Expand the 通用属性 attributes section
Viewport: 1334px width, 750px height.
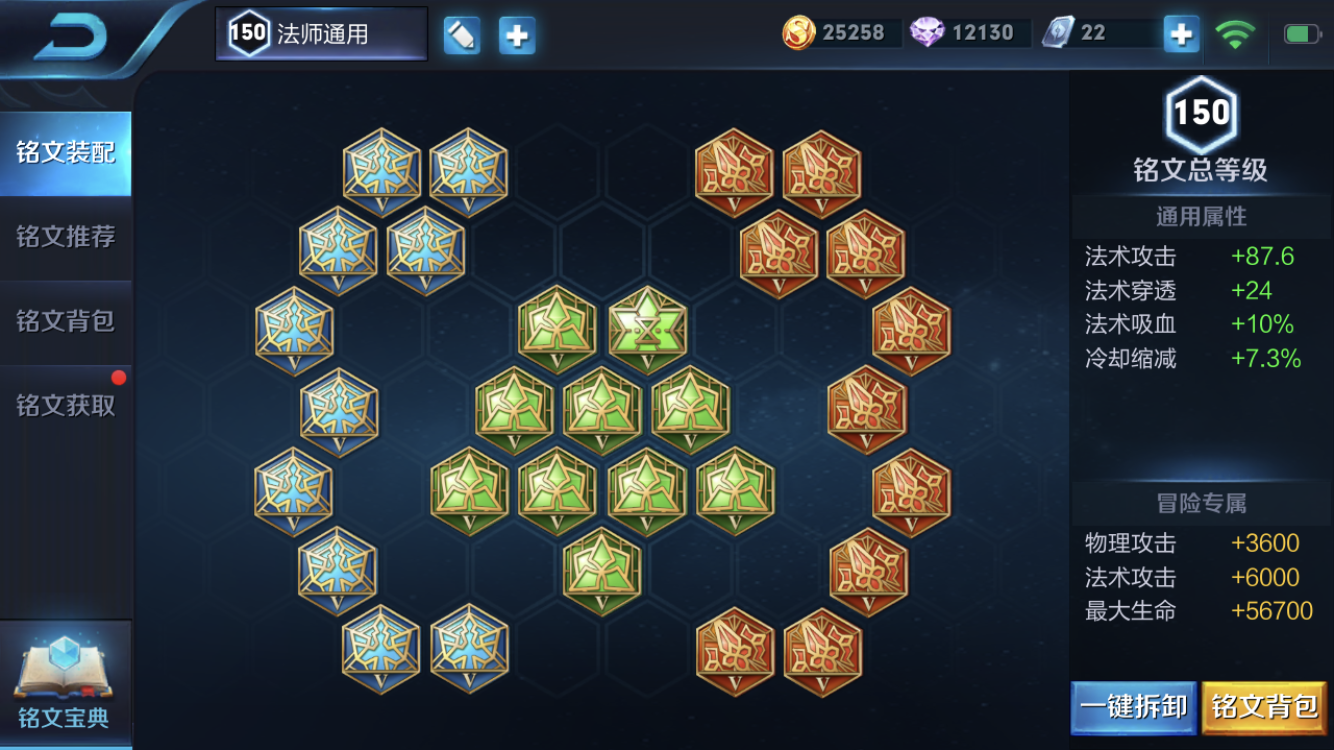point(1200,216)
